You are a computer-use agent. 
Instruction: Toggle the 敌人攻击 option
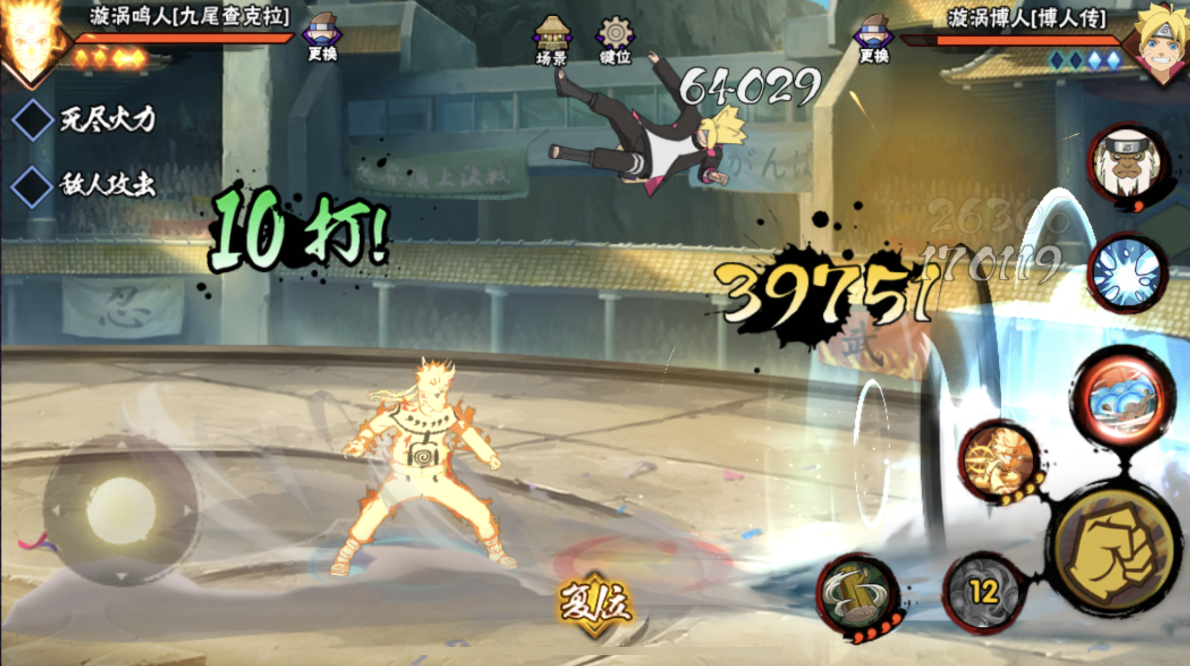(33, 186)
